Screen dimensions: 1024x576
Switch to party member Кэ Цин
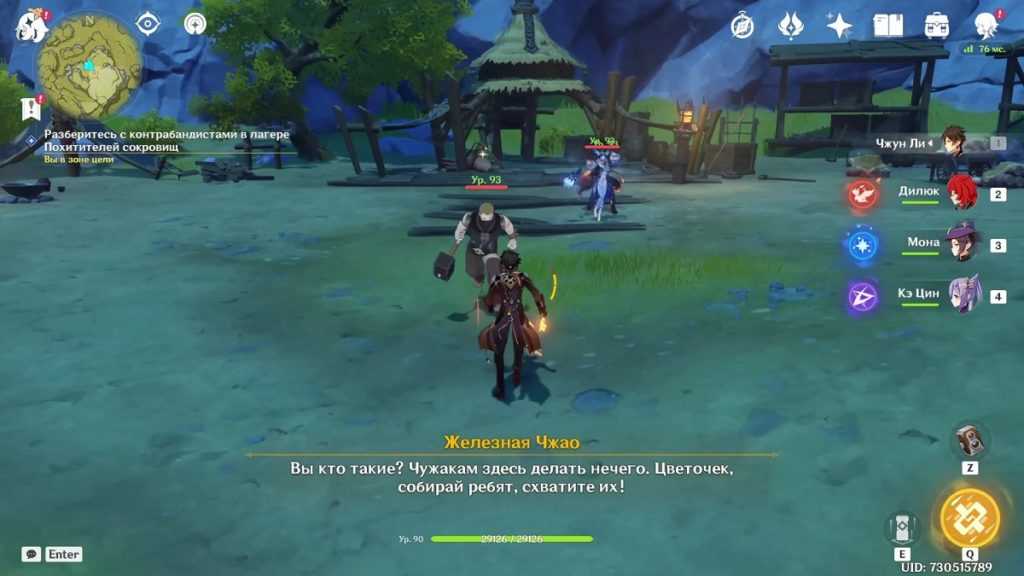click(960, 296)
